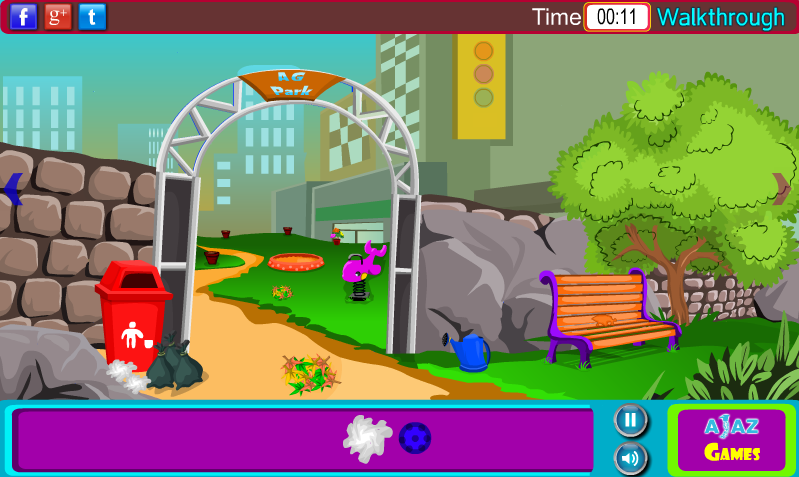This screenshot has width=799, height=477.
Task: Open the Ajaz Games logo link
Action: 731,440
